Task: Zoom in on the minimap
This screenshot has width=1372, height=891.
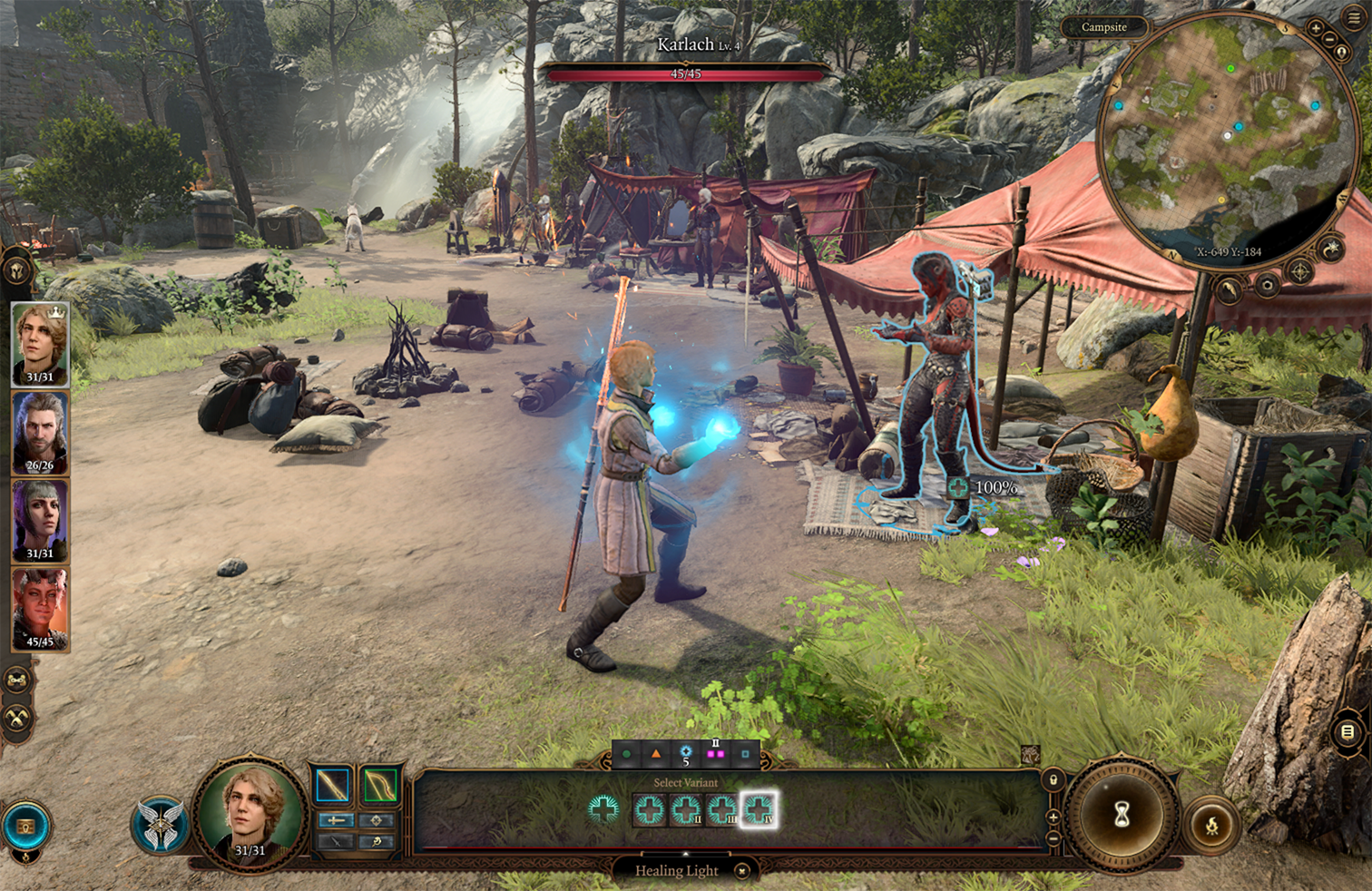Action: 1315,28
